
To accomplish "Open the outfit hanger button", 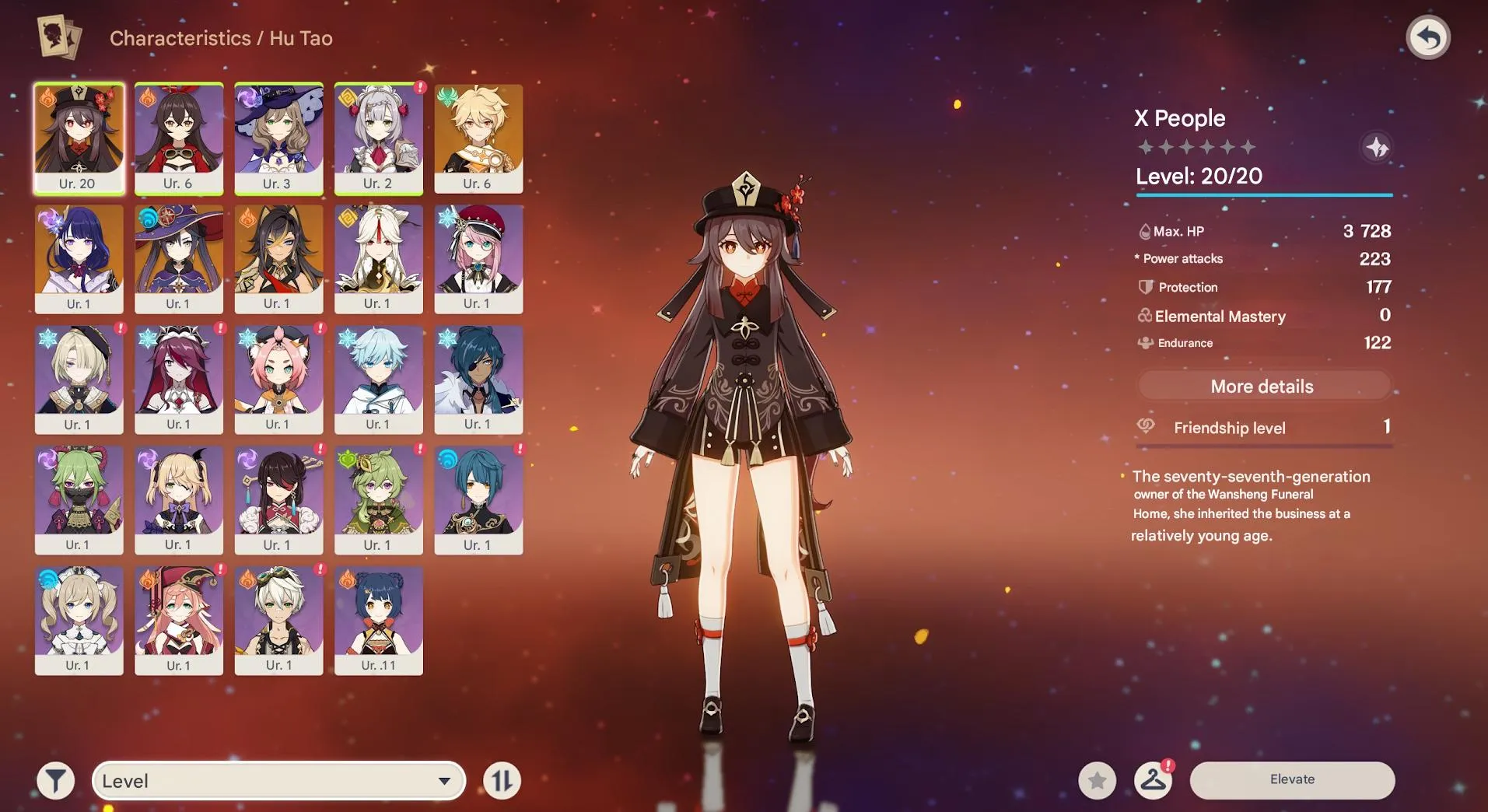I will coord(1154,780).
